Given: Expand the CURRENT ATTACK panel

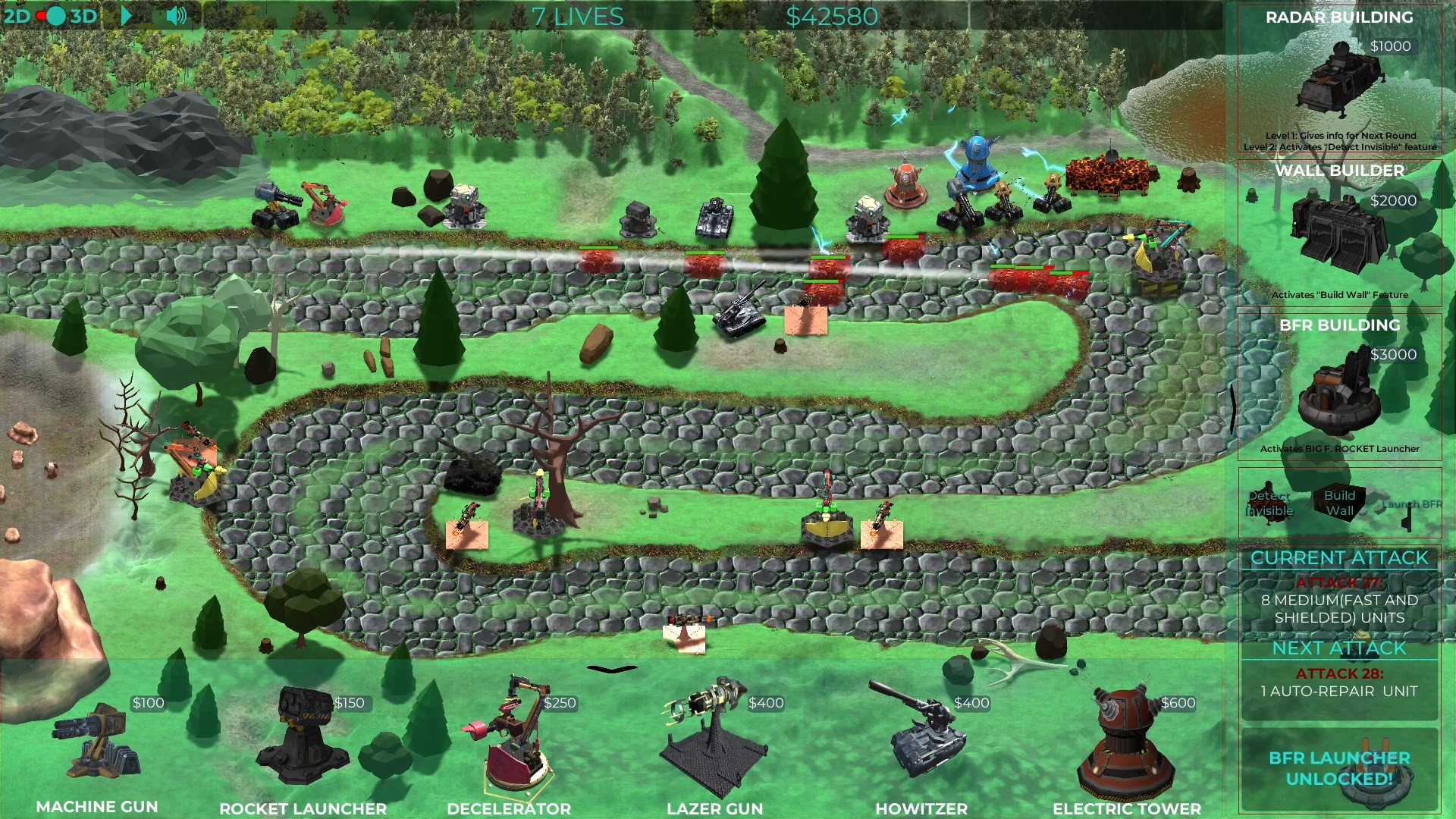Looking at the screenshot, I should coord(1338,558).
